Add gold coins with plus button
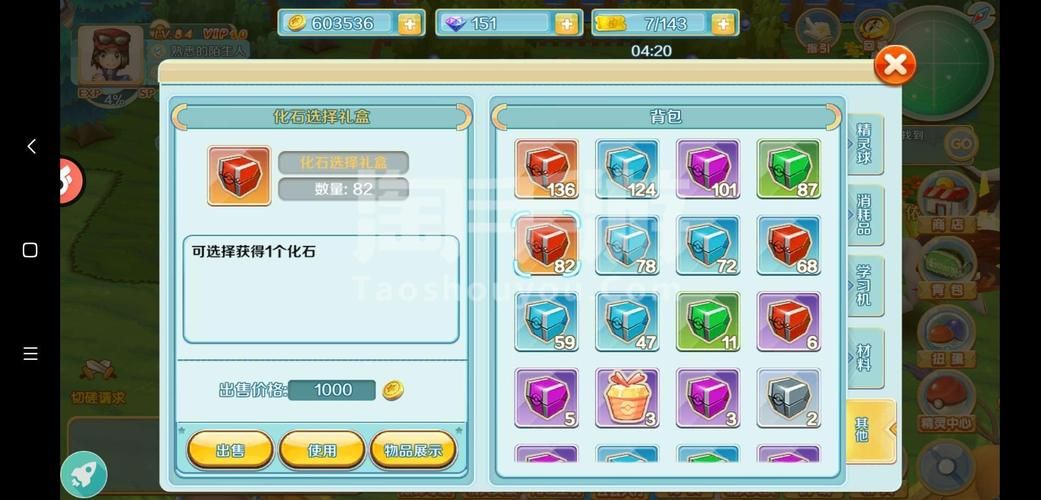The width and height of the screenshot is (1041, 500). pyautogui.click(x=409, y=24)
